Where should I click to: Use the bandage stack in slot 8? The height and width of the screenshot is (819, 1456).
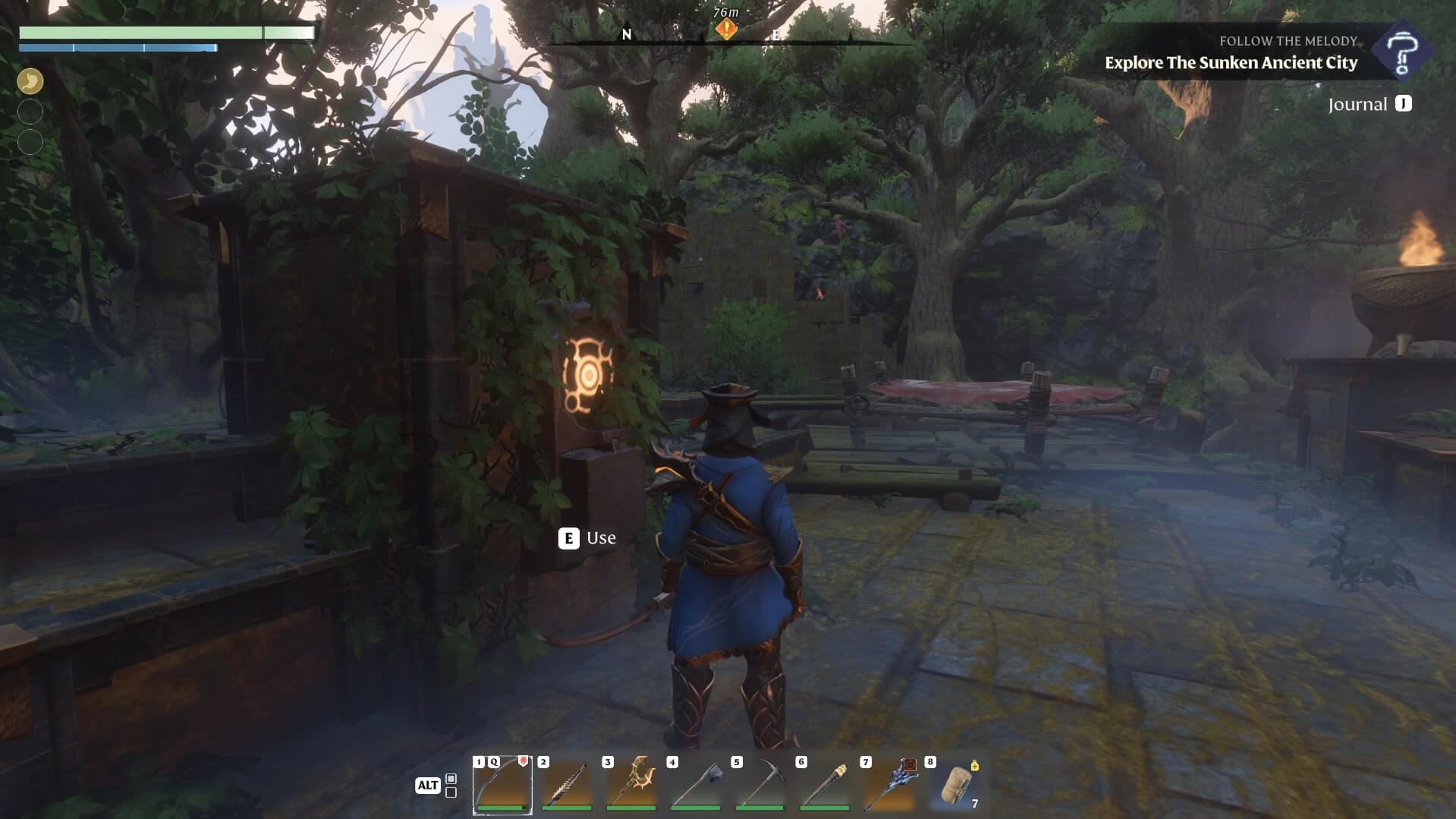[956, 785]
